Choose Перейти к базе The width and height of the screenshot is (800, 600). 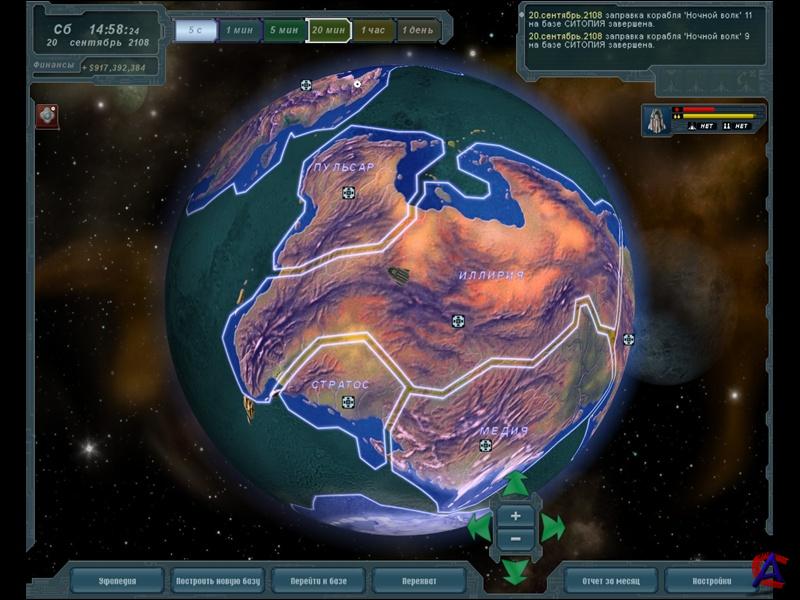point(317,580)
